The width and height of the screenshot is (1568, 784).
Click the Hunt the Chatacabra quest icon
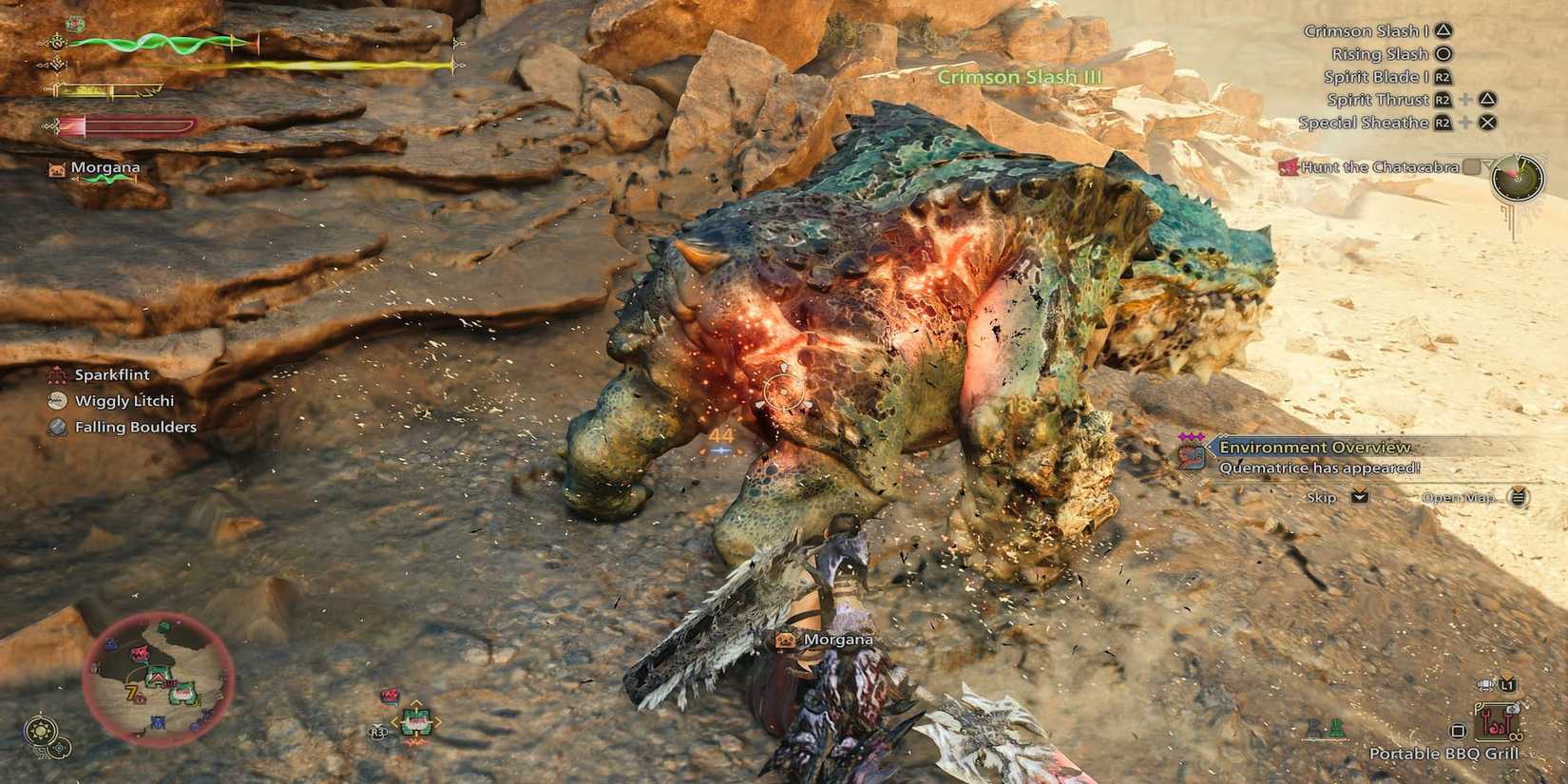tap(1290, 167)
